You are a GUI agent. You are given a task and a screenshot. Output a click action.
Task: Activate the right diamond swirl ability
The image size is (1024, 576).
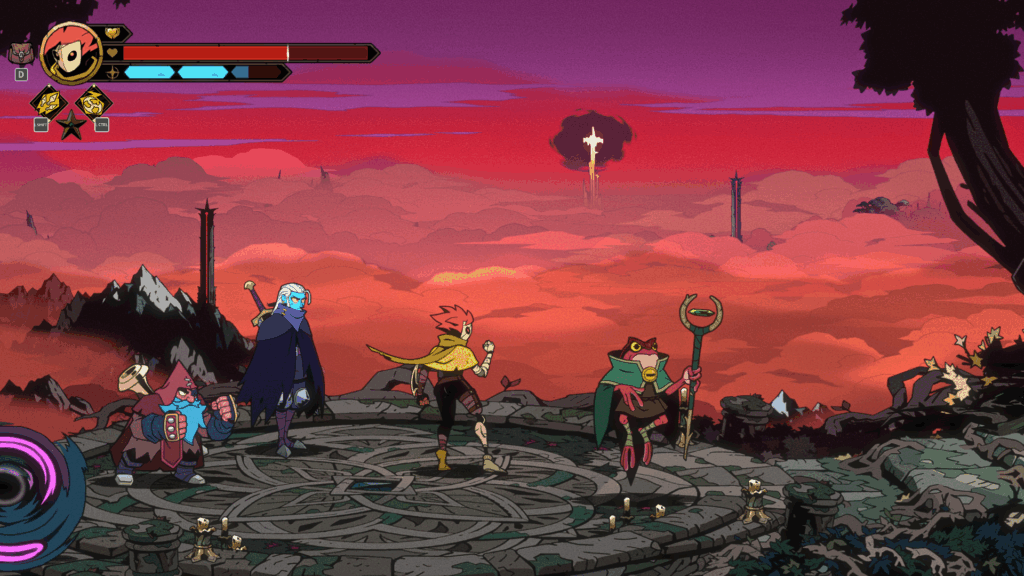point(94,101)
